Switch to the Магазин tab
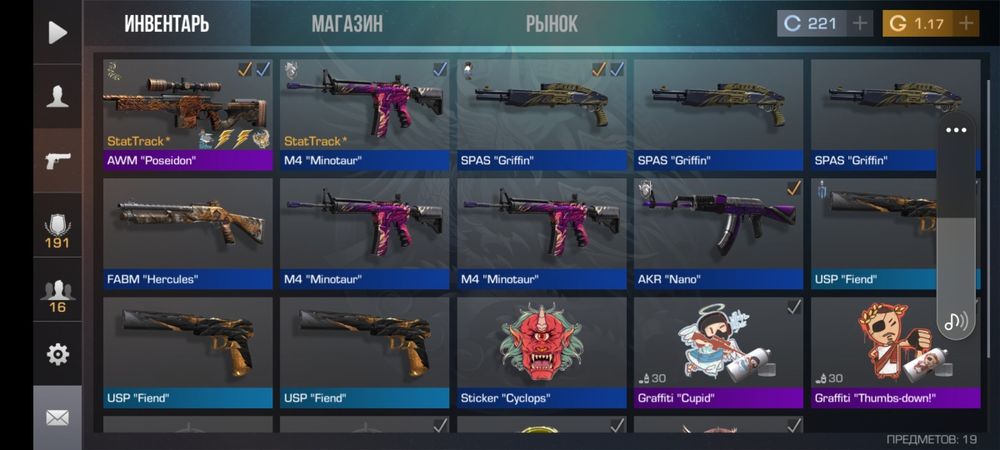The image size is (1000, 450). (346, 24)
